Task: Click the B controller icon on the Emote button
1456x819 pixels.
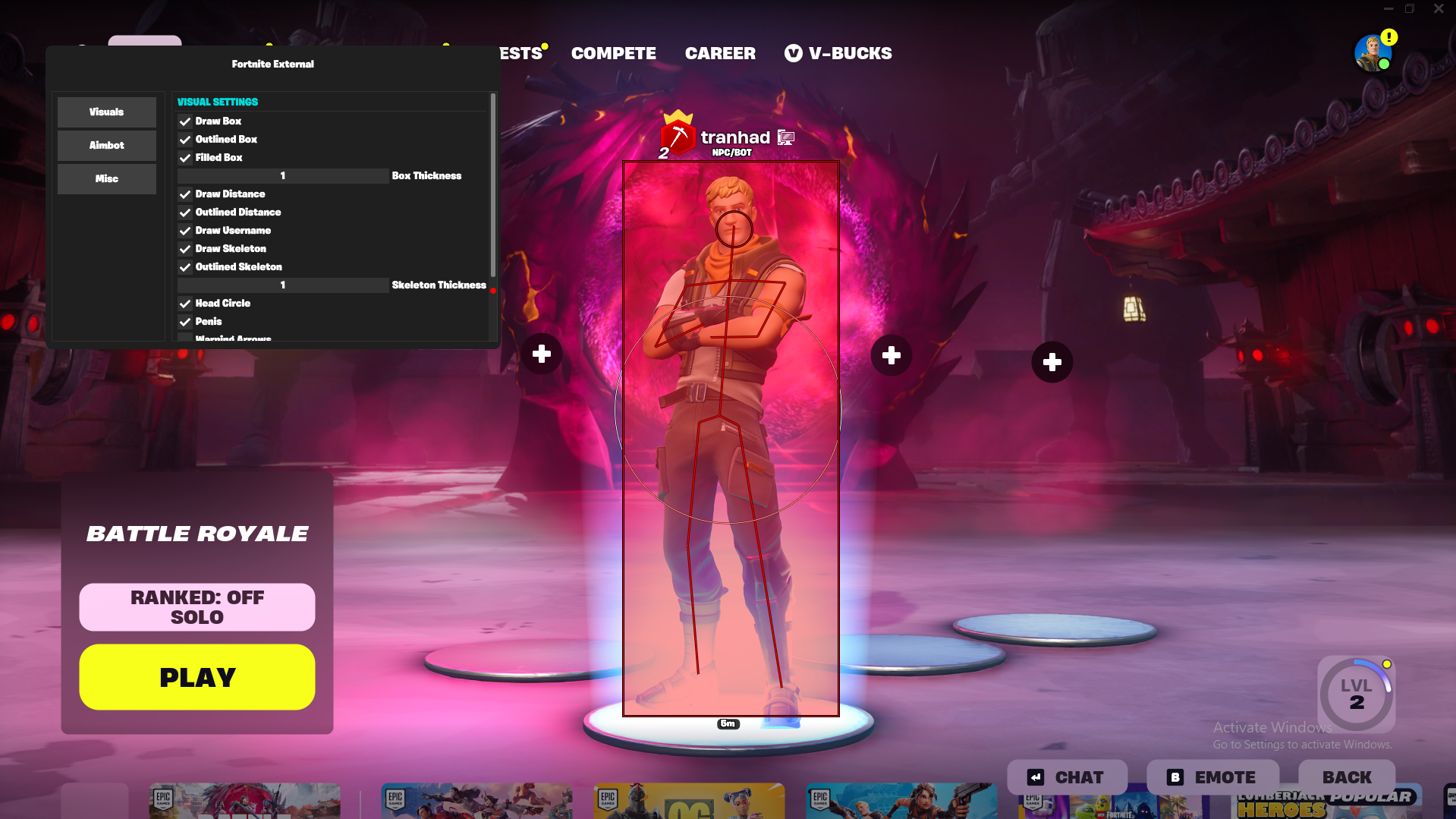Action: pos(1174,776)
